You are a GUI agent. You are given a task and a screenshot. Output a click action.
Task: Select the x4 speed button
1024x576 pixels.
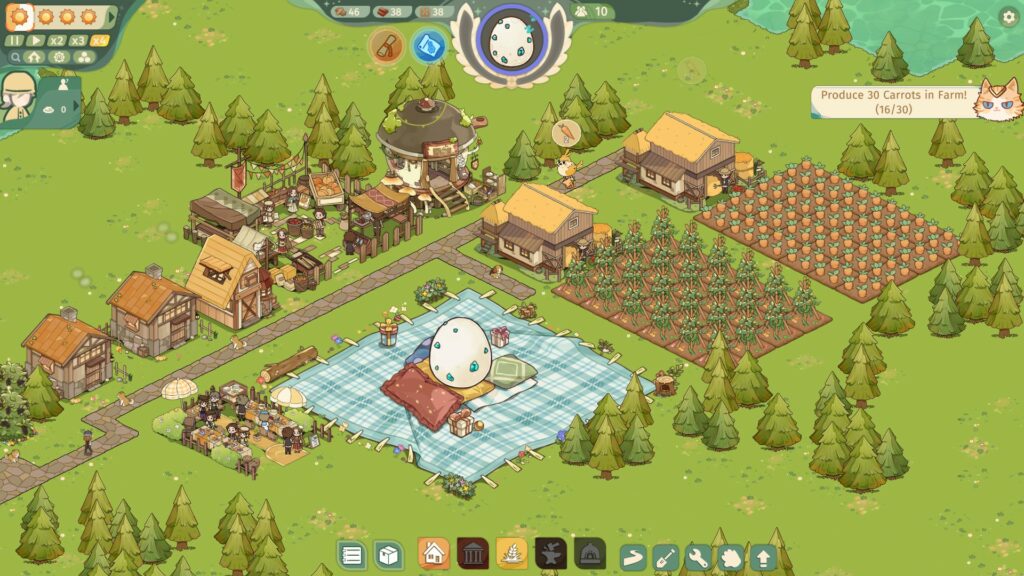pos(99,41)
